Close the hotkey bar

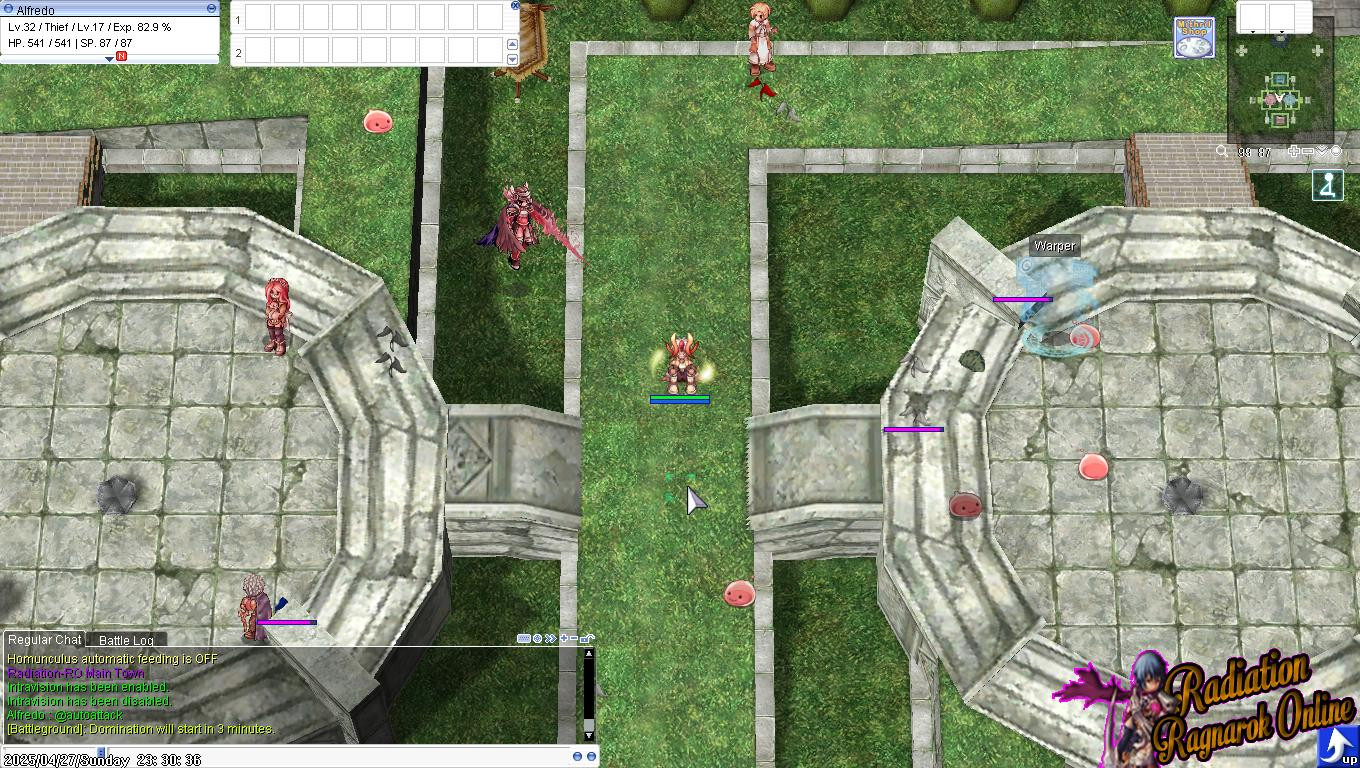pyautogui.click(x=515, y=5)
